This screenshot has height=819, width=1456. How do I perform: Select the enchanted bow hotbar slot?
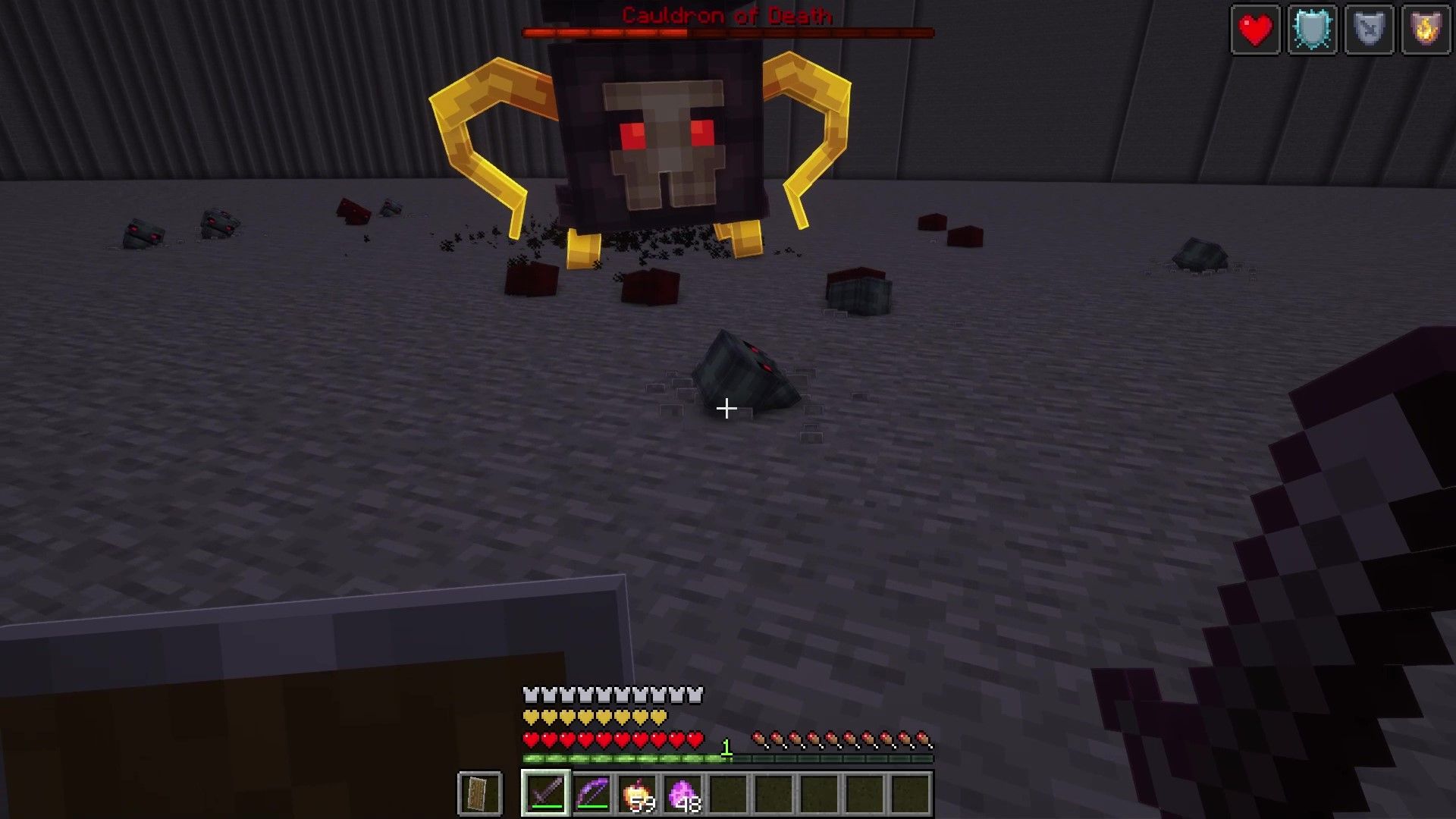click(590, 791)
